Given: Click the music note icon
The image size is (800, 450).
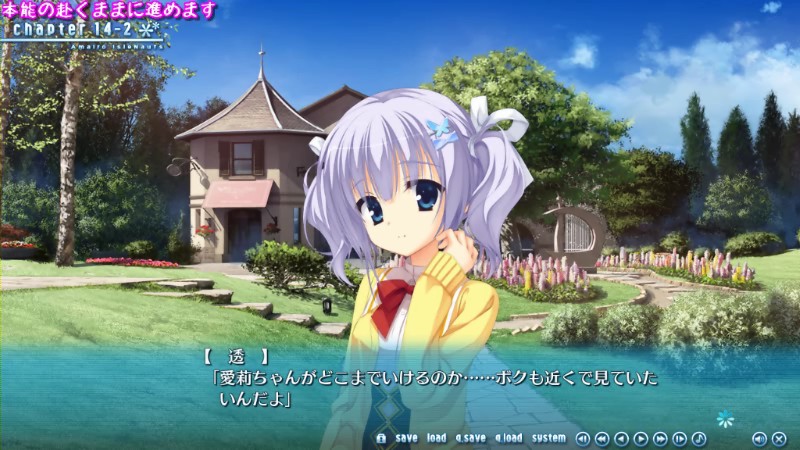Looking at the screenshot, I should tap(699, 438).
